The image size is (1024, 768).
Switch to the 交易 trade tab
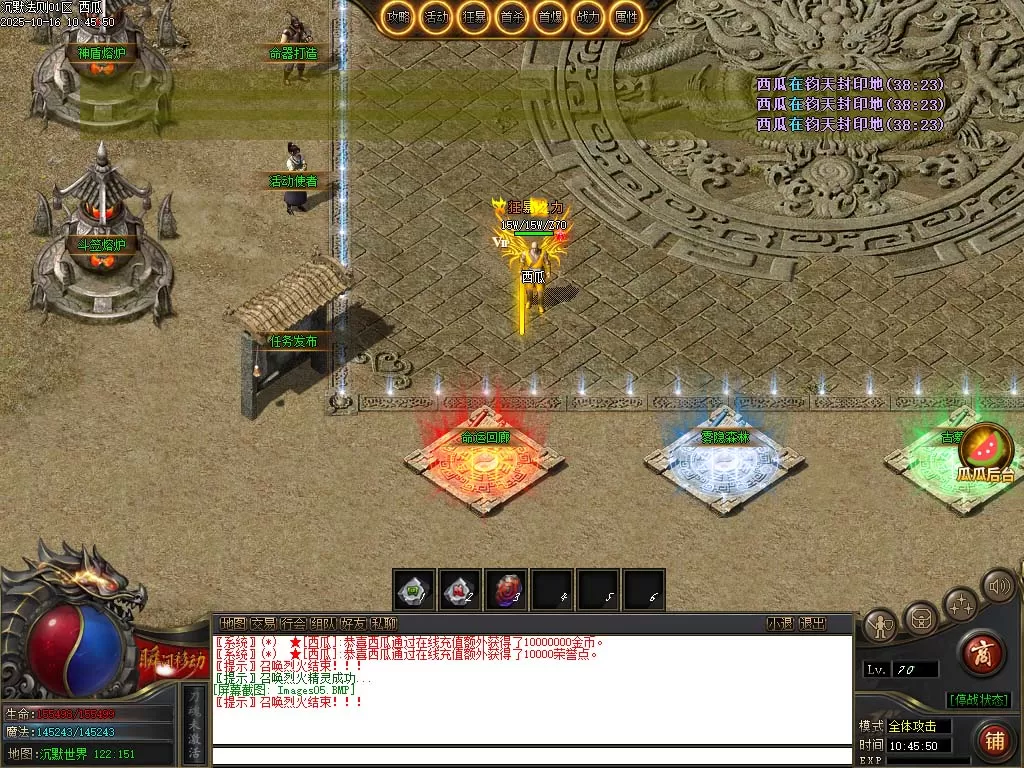[x=263, y=623]
